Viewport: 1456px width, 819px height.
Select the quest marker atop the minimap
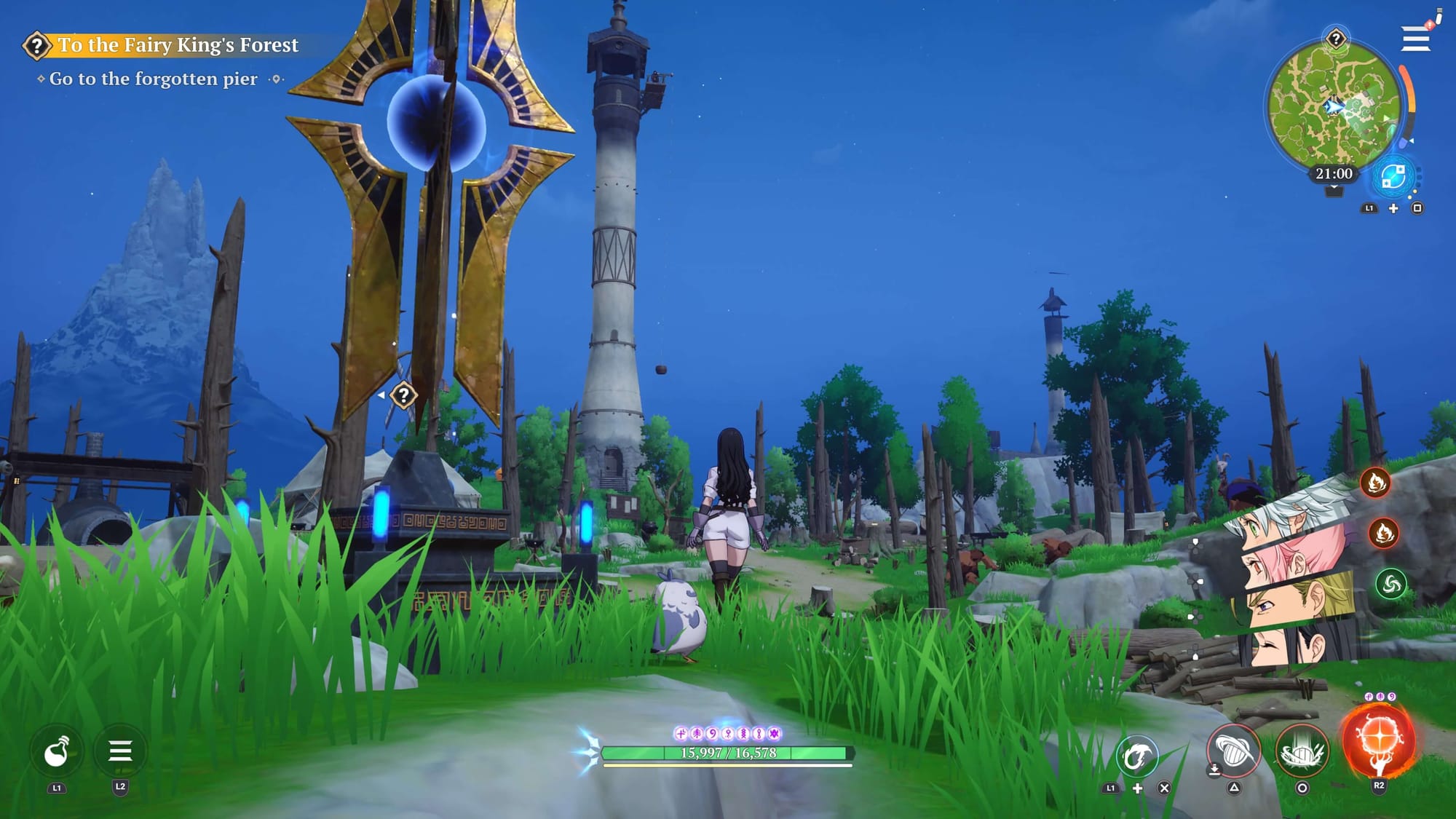click(1336, 38)
